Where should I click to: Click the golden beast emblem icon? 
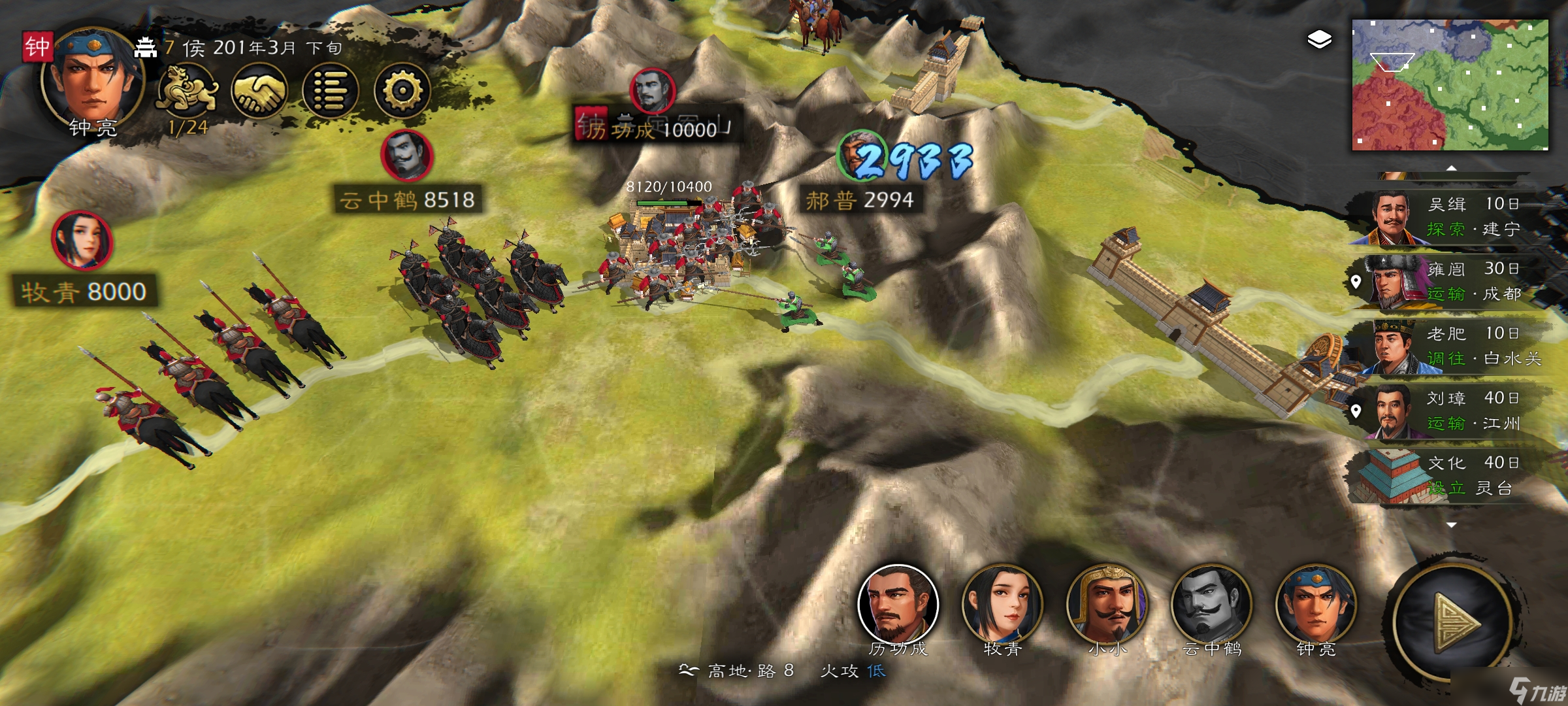tap(187, 91)
